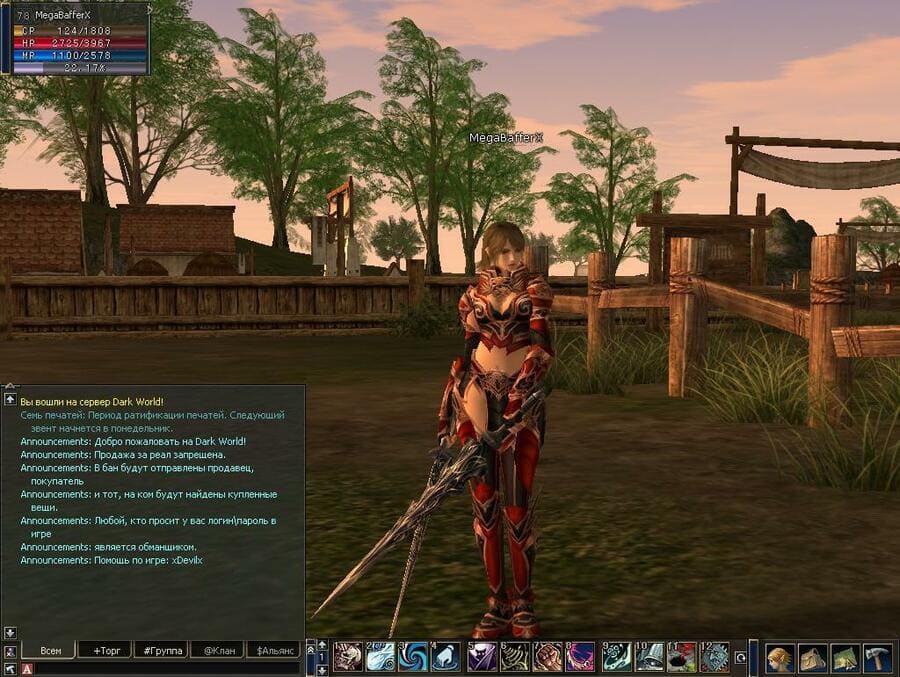Use the helmet icon in slot 10

649,657
